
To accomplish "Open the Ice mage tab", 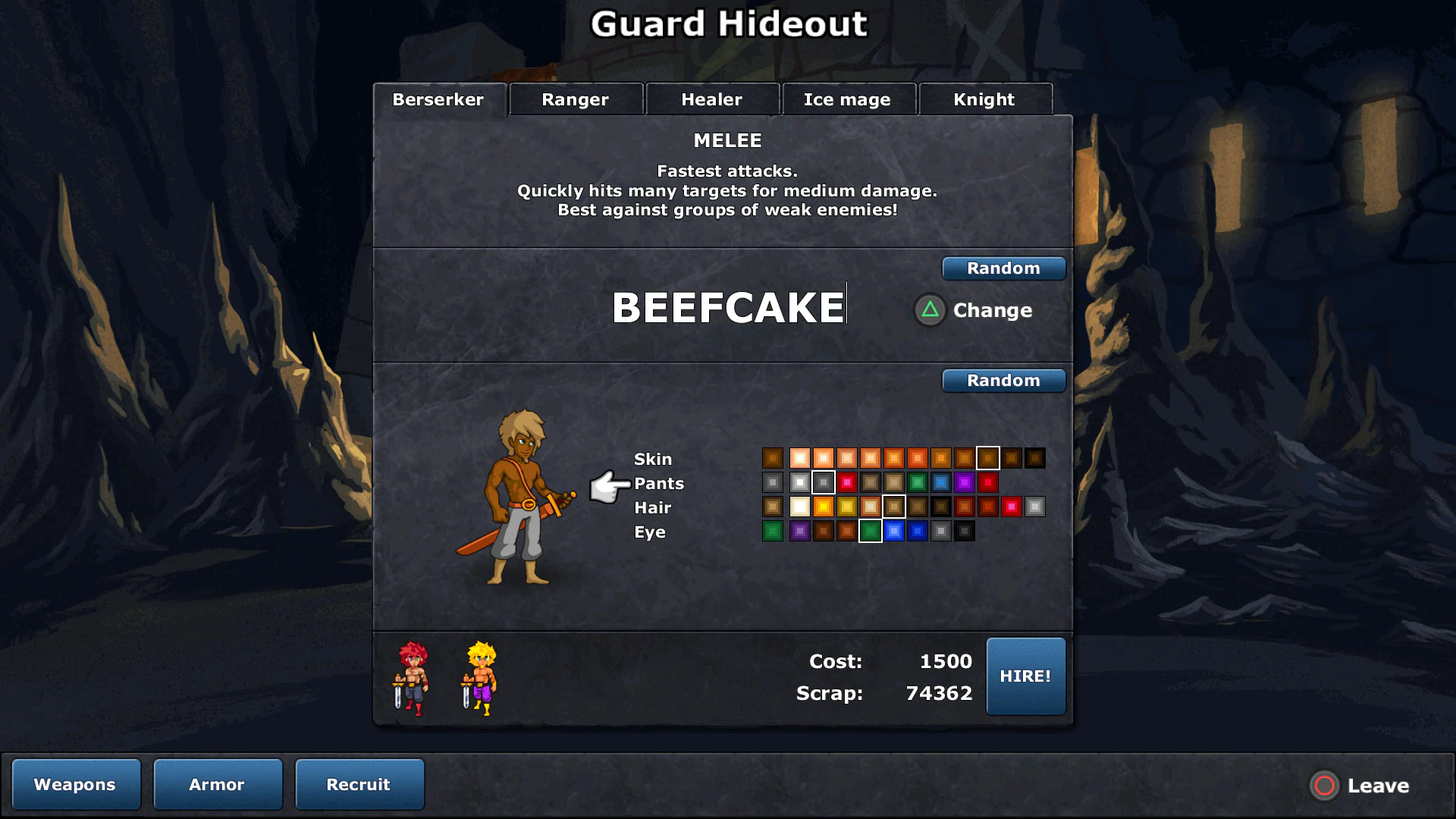I will [848, 99].
